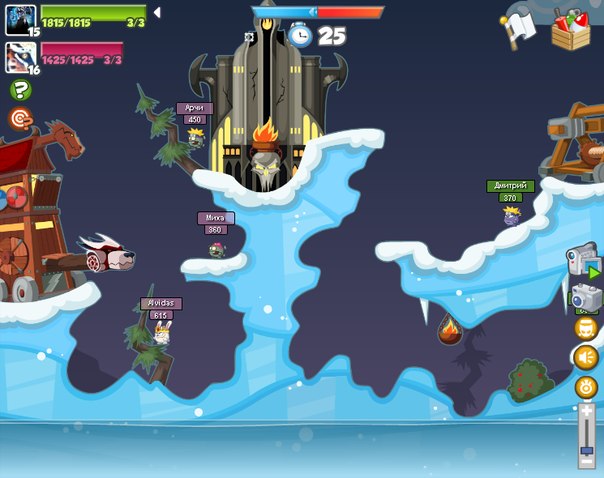Toggle sound with the speaker button
The height and width of the screenshot is (478, 604).
coord(585,356)
